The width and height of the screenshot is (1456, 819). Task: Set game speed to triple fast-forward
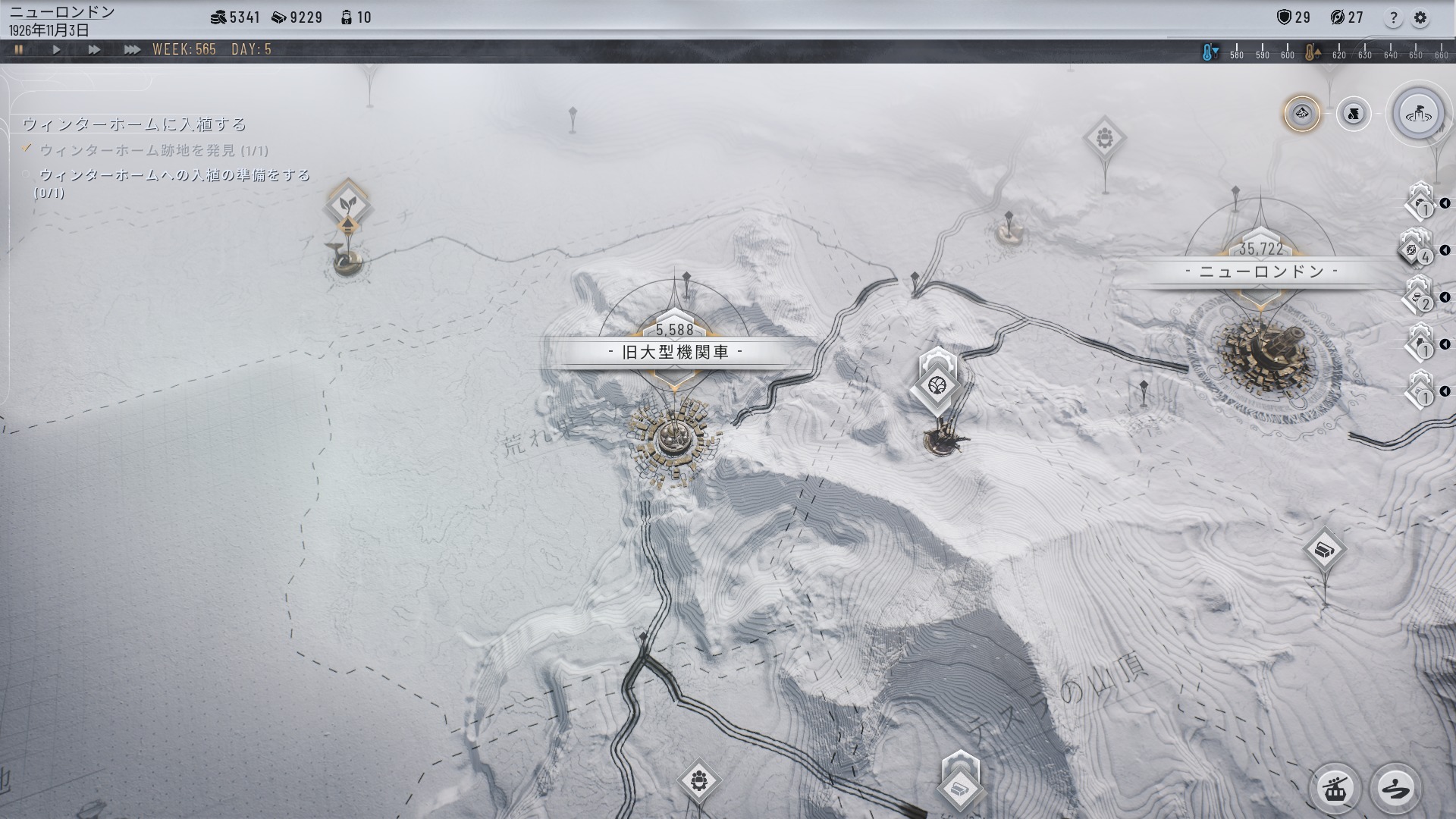(x=132, y=50)
